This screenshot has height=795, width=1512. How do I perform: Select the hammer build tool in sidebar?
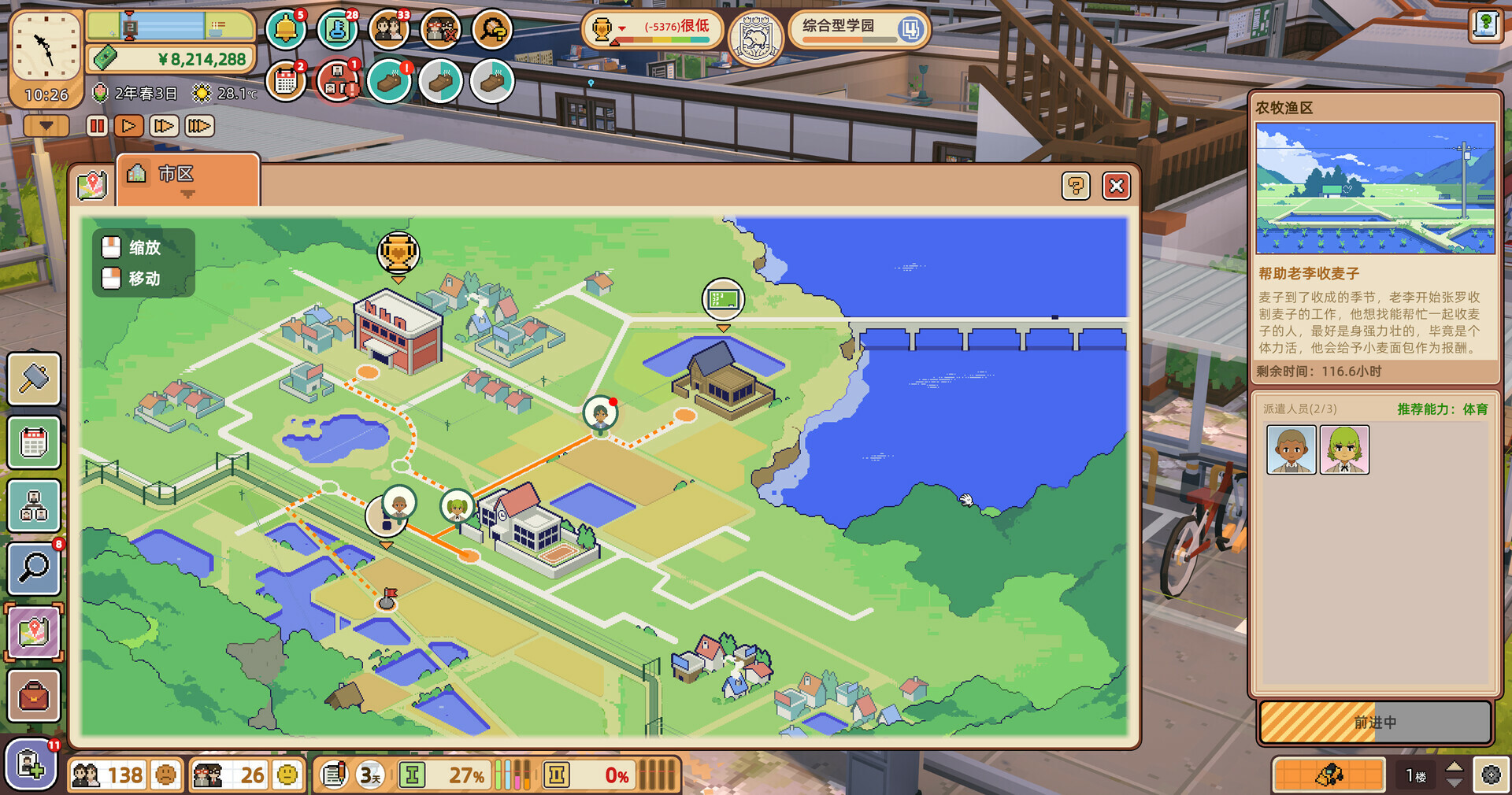click(33, 379)
